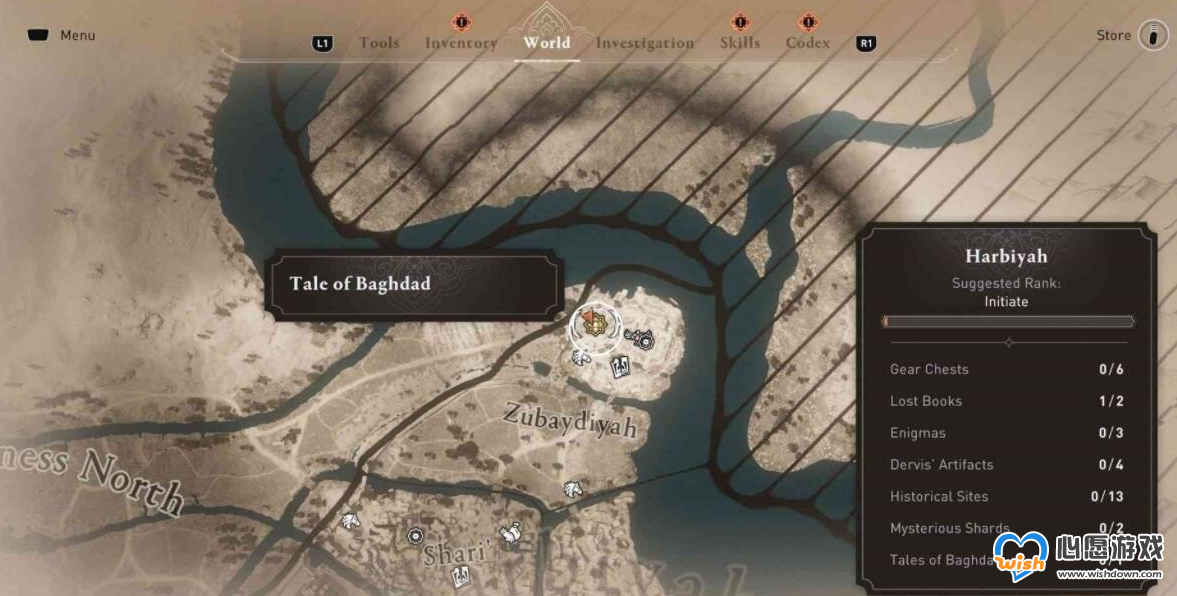Click the Gear Chests collectible row
Viewport: 1177px width, 596px height.
1007,369
